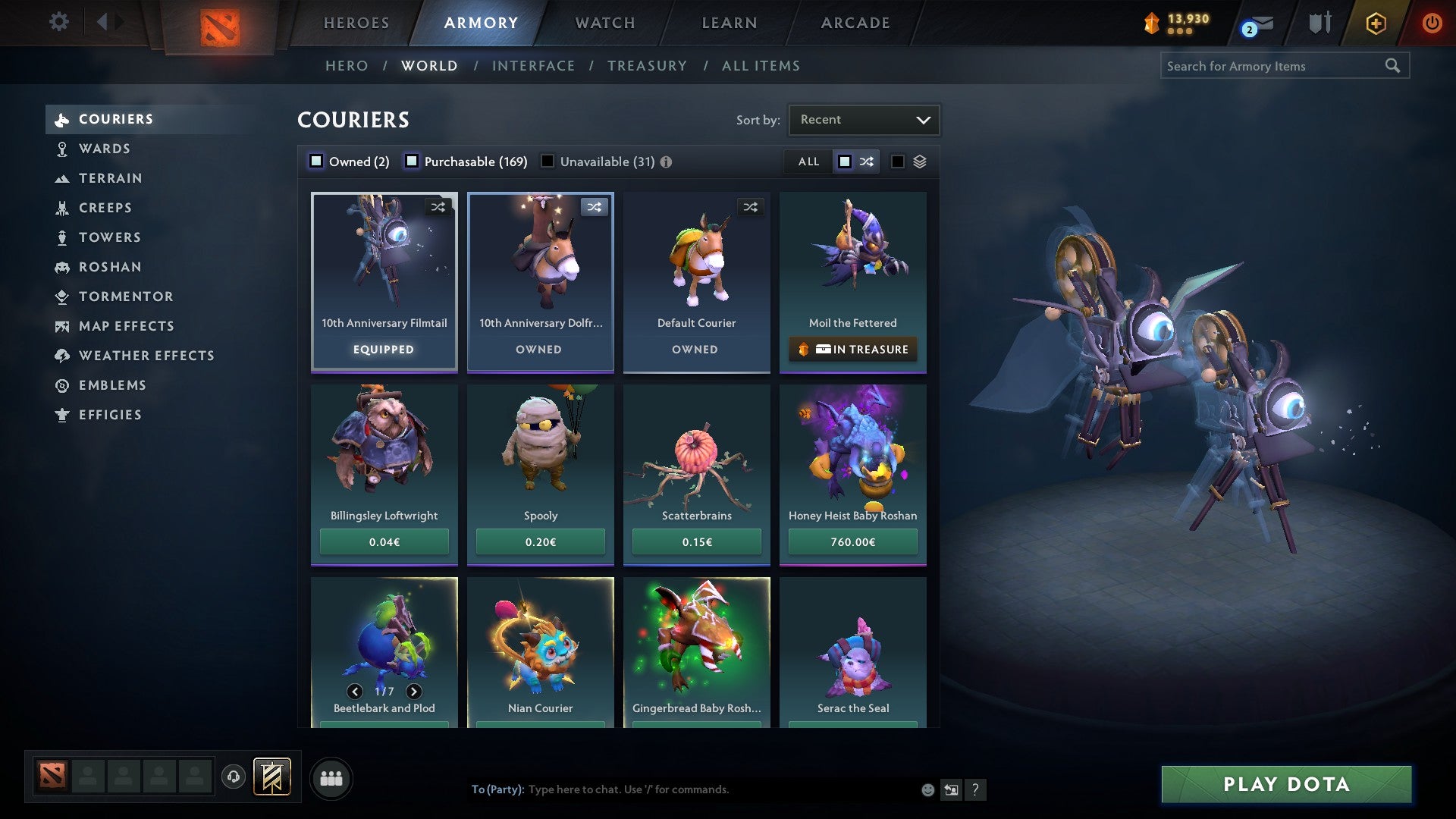This screenshot has width=1456, height=819.
Task: Advance Beetlebark and Plod with right arrow
Action: 414,692
